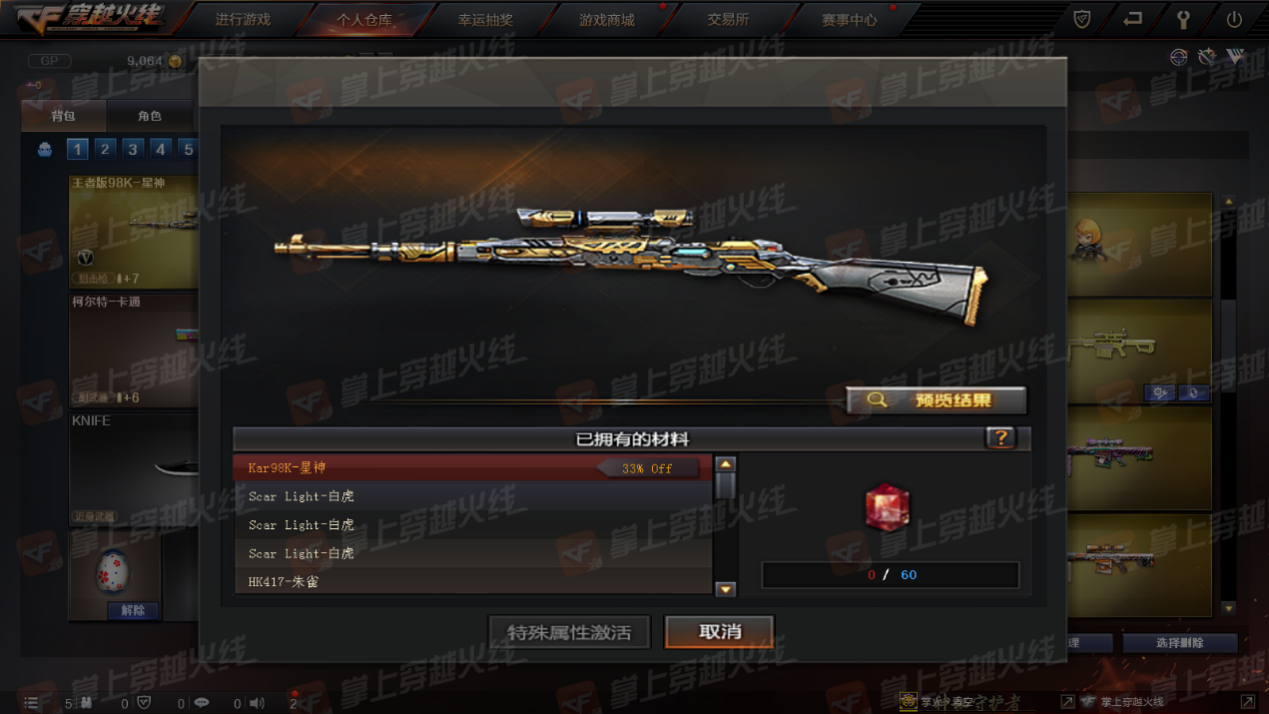Open the question mark help button
This screenshot has width=1269, height=714.
point(1000,438)
